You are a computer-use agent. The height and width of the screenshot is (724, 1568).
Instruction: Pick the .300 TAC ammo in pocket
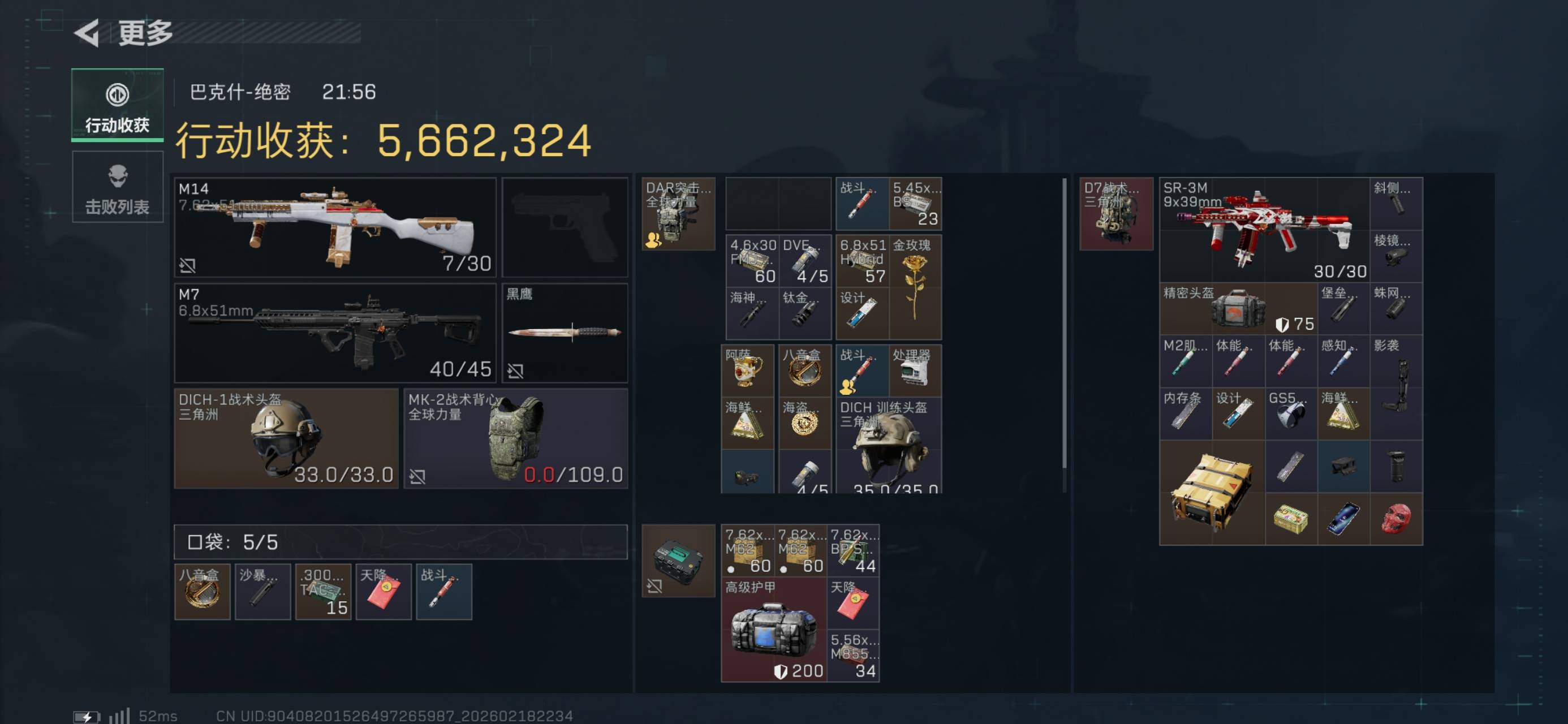pos(323,592)
